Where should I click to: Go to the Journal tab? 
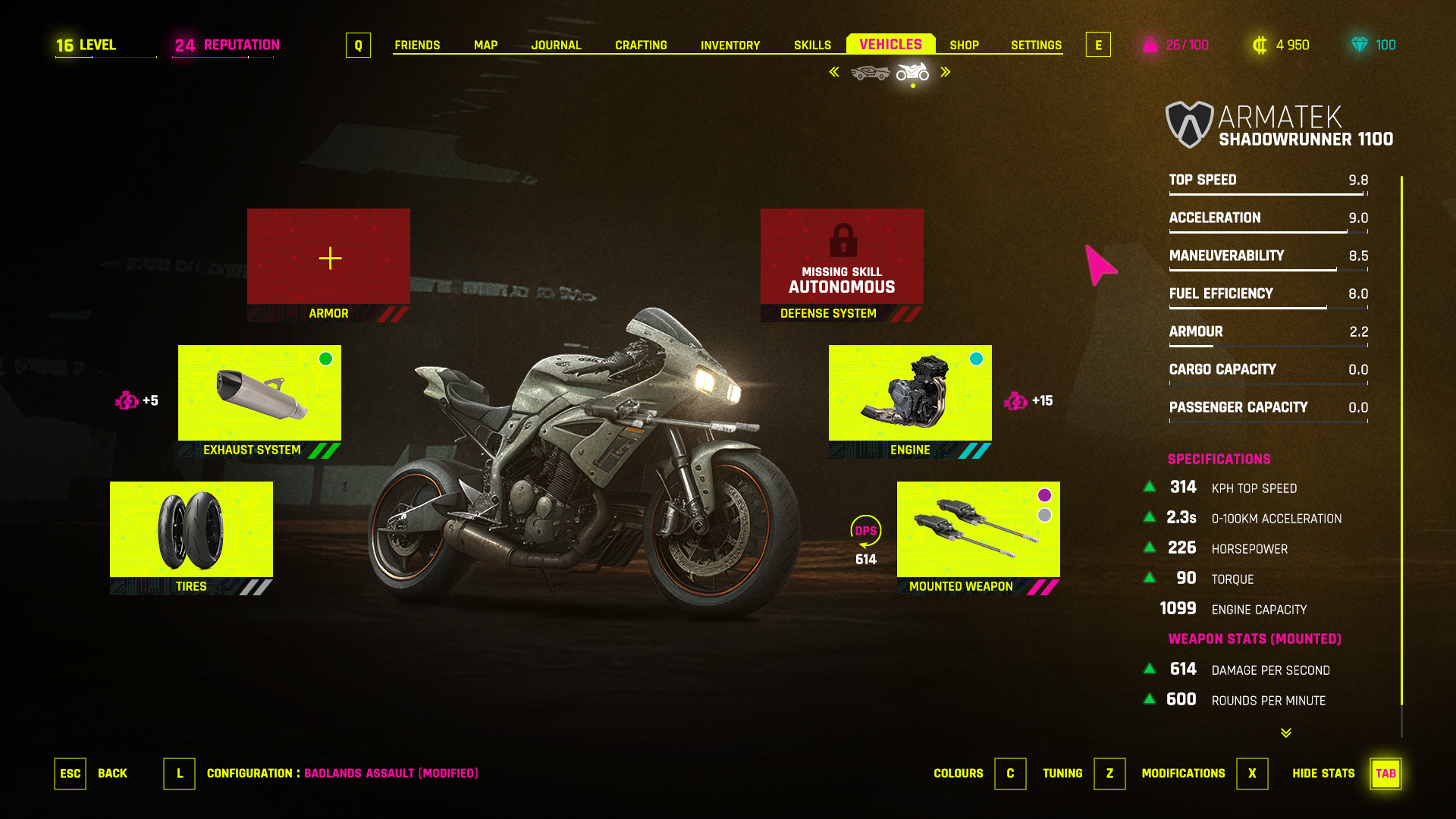(x=556, y=45)
